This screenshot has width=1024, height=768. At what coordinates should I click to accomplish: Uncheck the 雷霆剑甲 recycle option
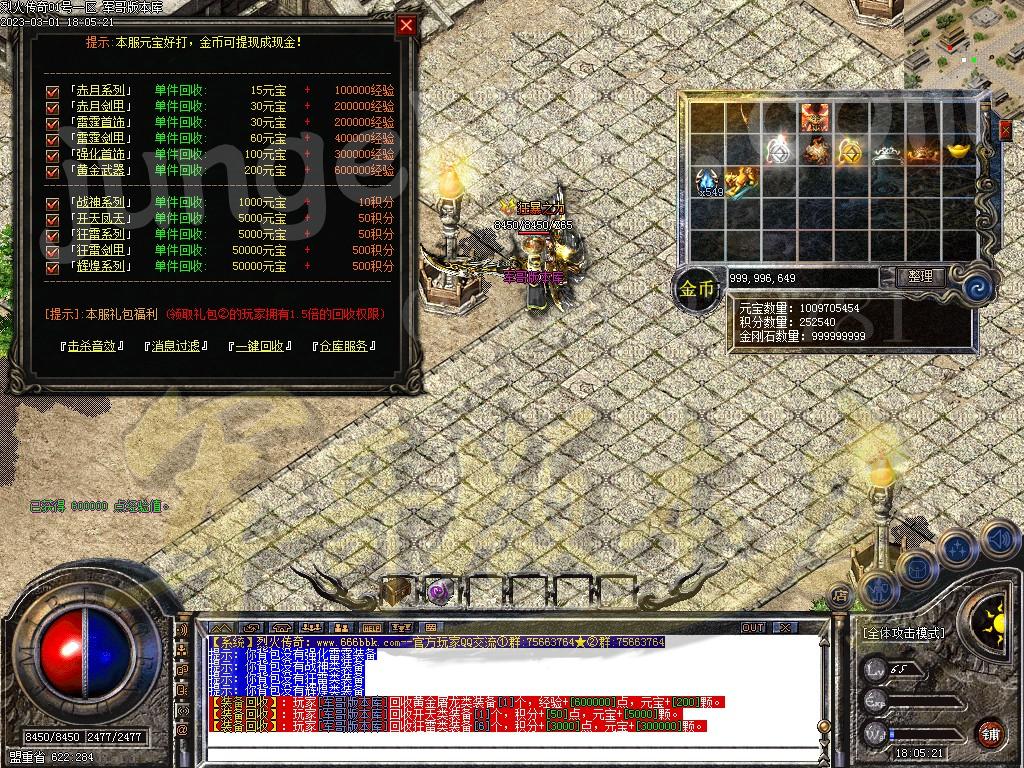pyautogui.click(x=53, y=139)
